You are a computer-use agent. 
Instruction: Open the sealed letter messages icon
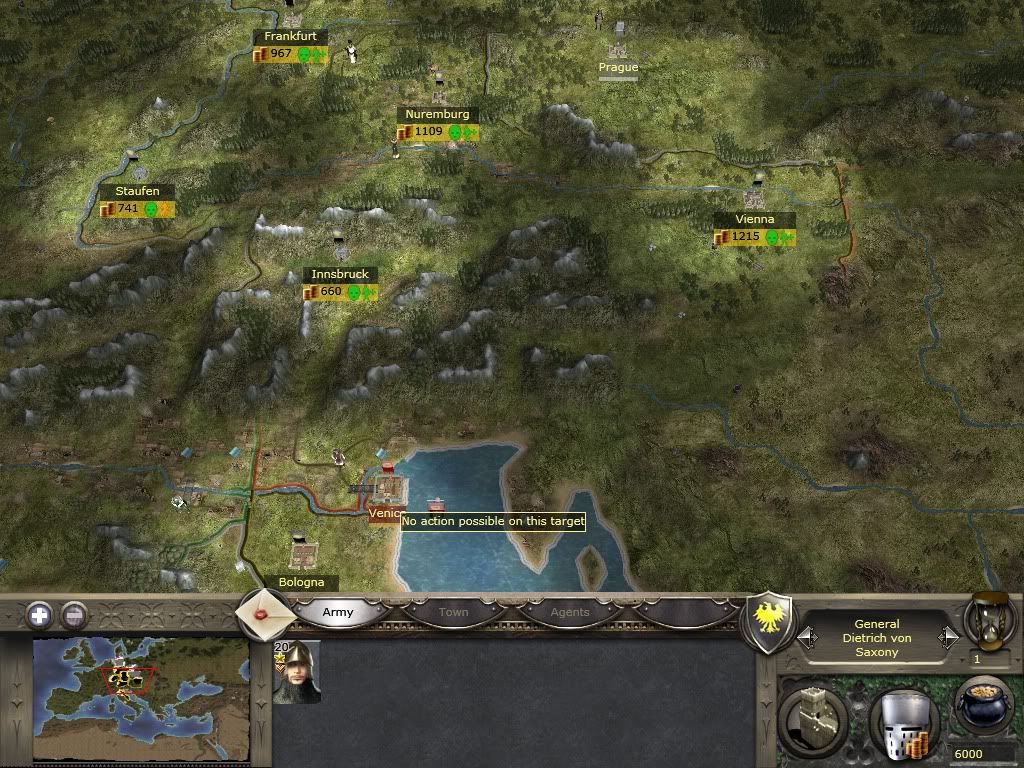tap(263, 611)
